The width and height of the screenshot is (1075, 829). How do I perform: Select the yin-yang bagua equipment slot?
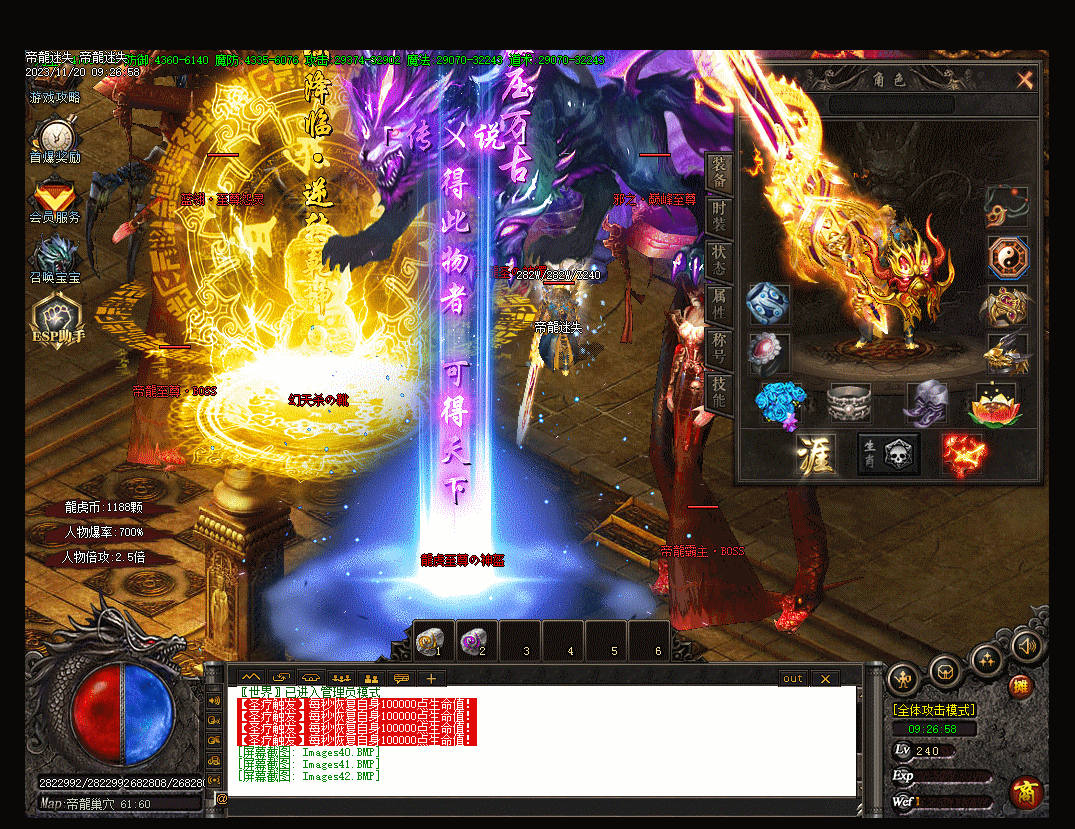tap(1007, 257)
